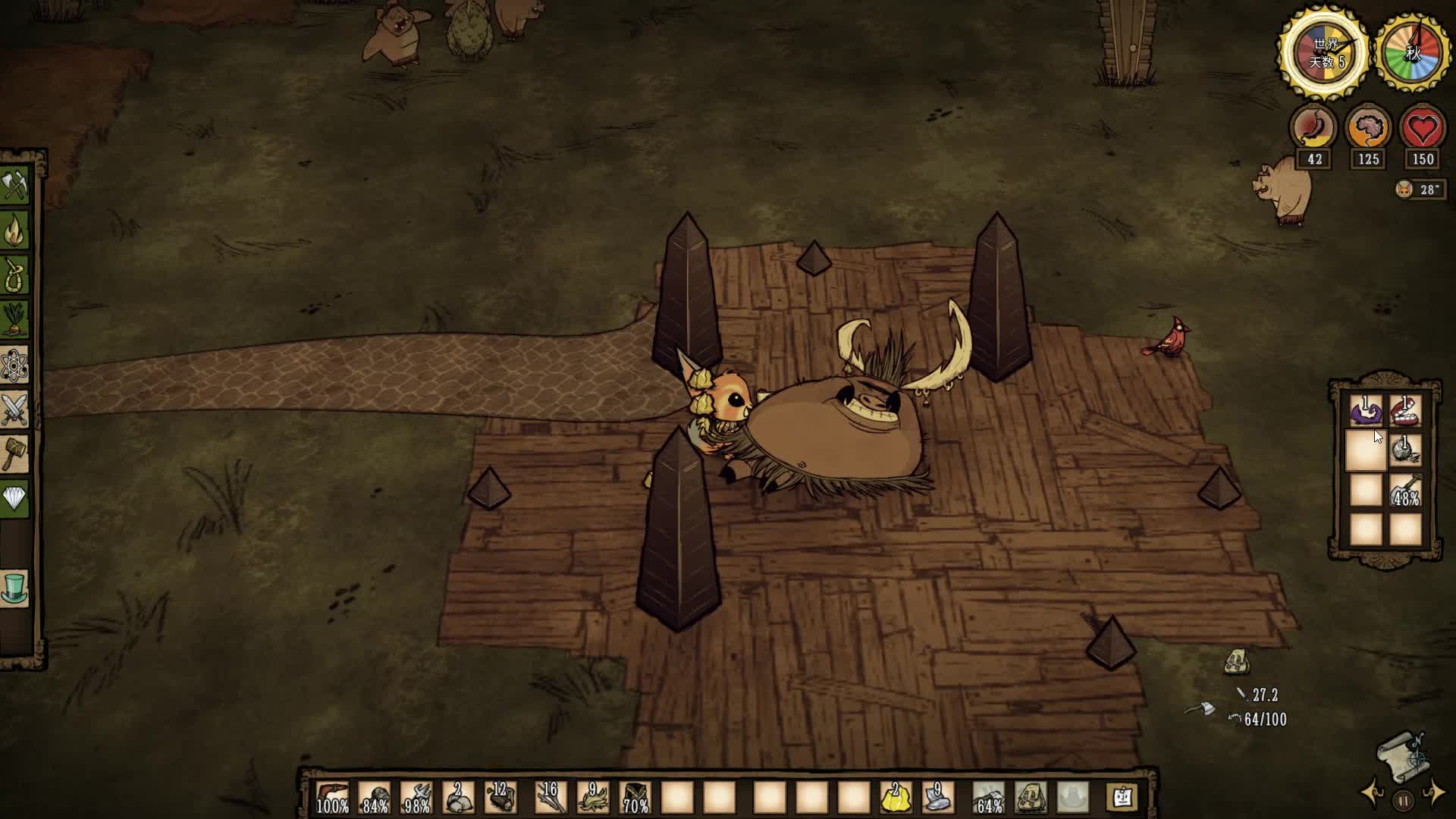Image resolution: width=1456 pixels, height=819 pixels.
Task: Open the Structures crafting tab with hammer icon
Action: point(14,455)
